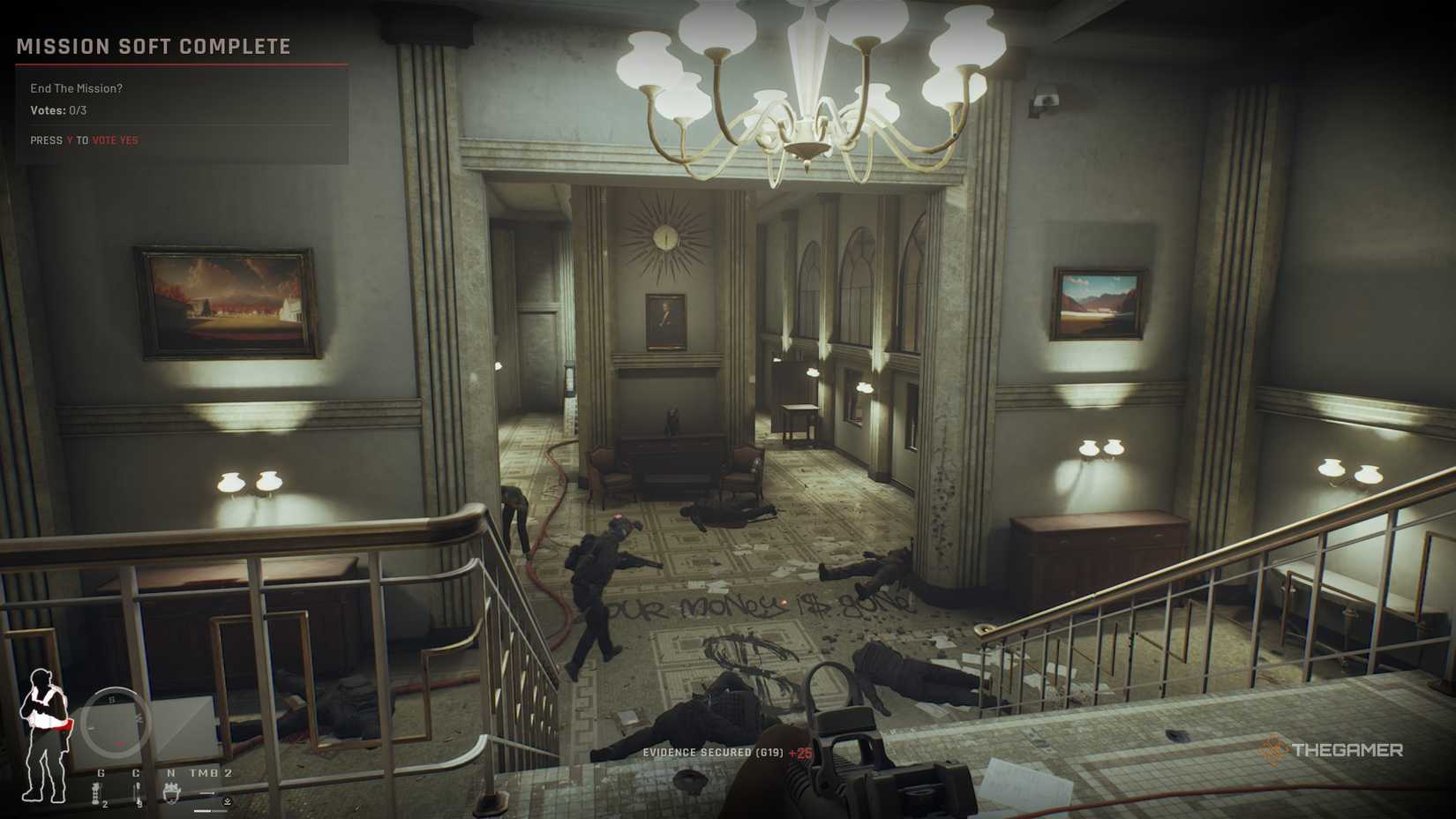Click the N keybind label on the HUD
The height and width of the screenshot is (819, 1456).
point(171,772)
